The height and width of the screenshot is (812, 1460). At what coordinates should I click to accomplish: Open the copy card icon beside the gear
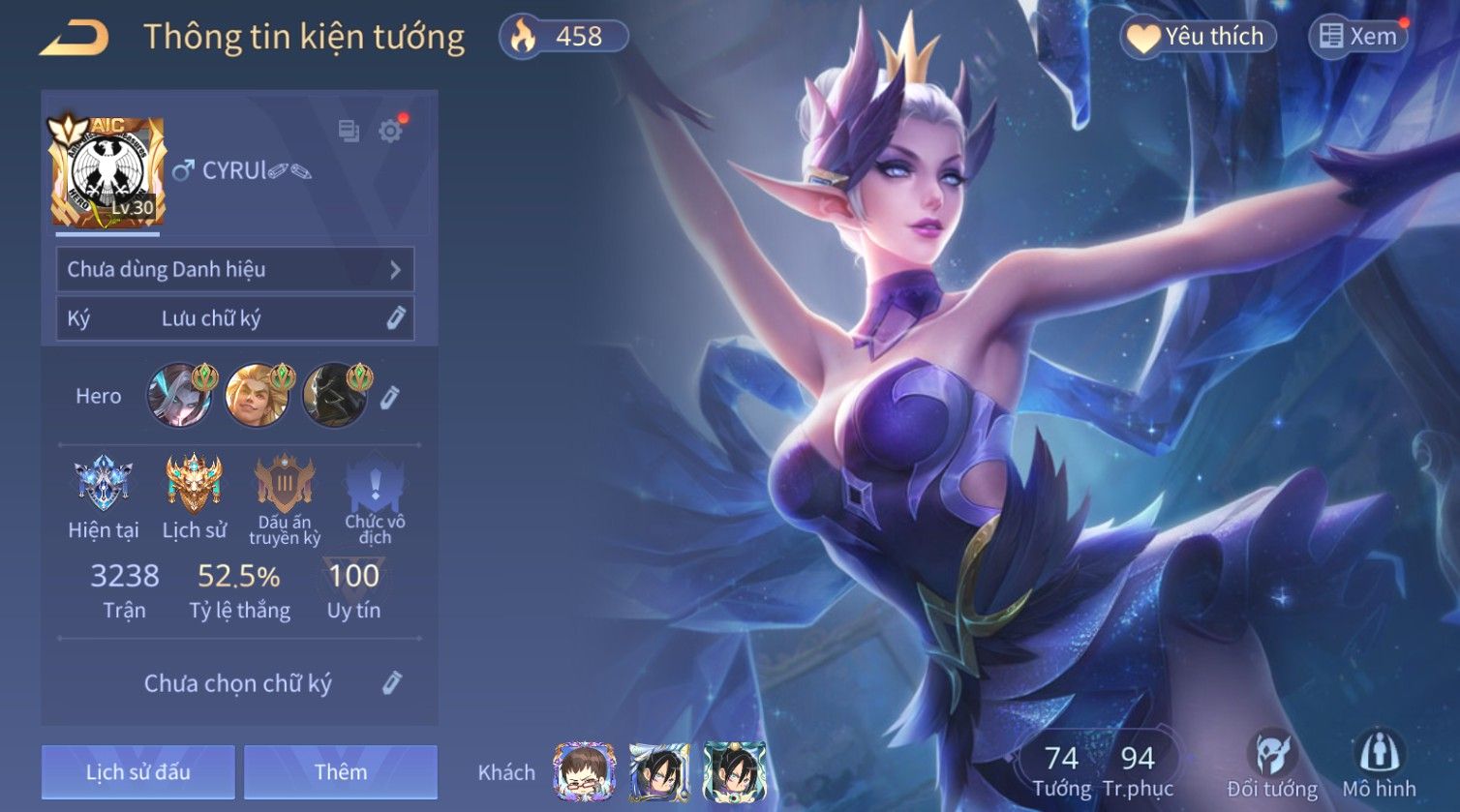pos(349,132)
